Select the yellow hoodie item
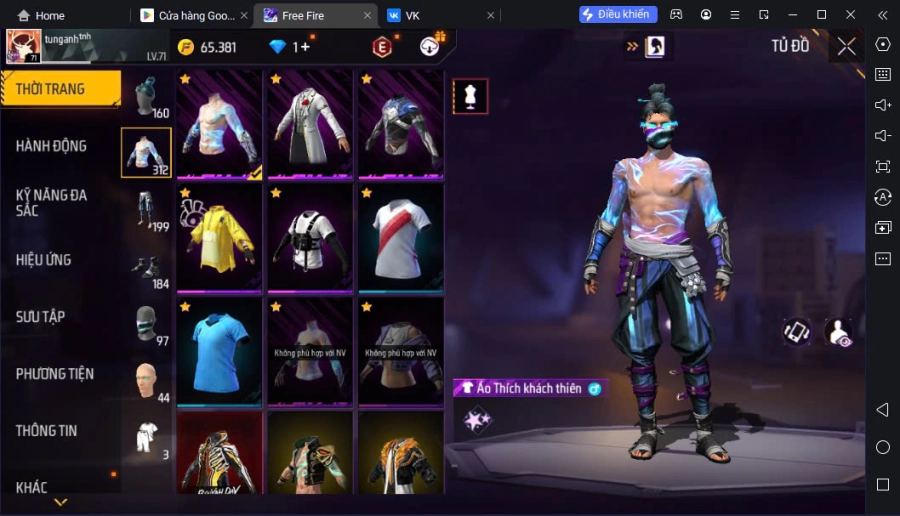Screen dimensions: 900x516 [219, 238]
